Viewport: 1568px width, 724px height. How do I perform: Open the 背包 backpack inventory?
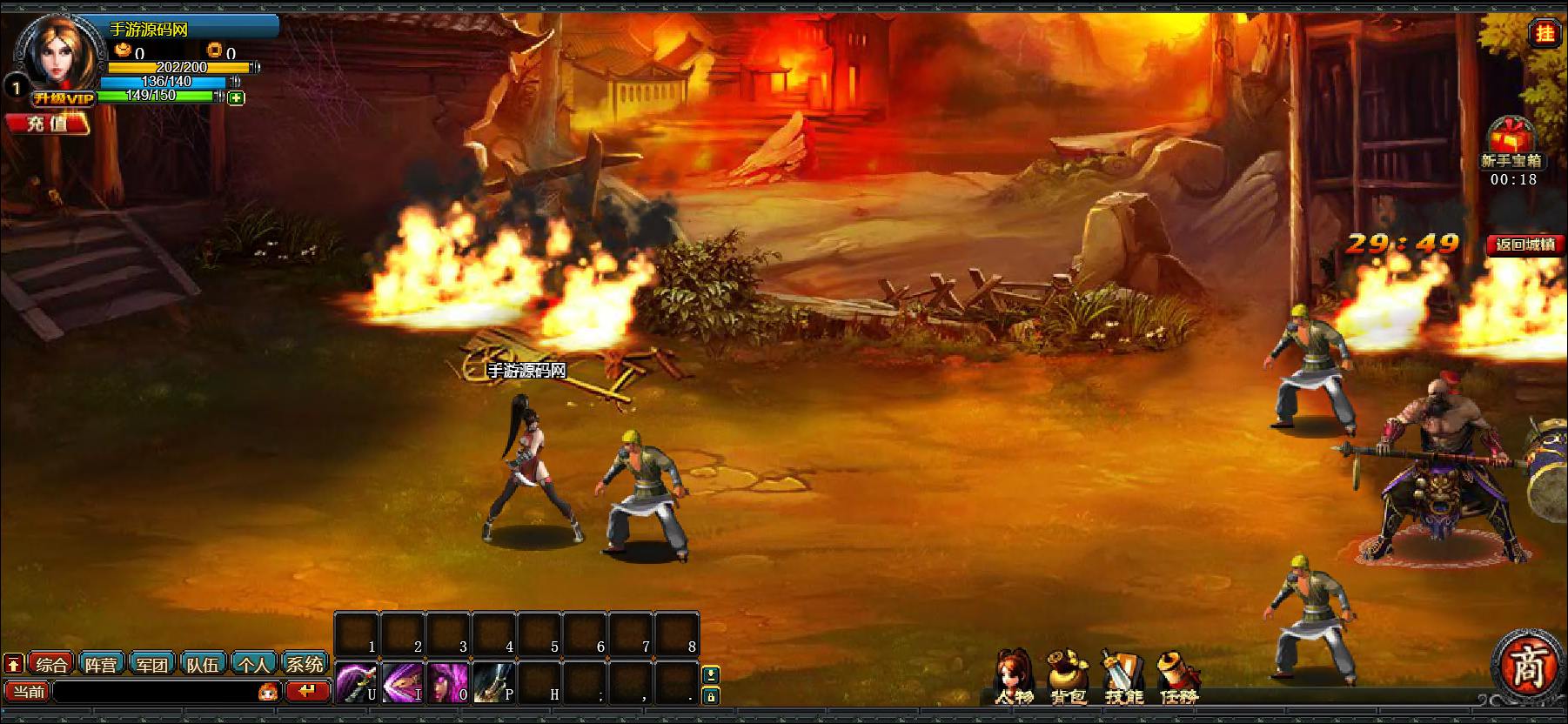1068,676
